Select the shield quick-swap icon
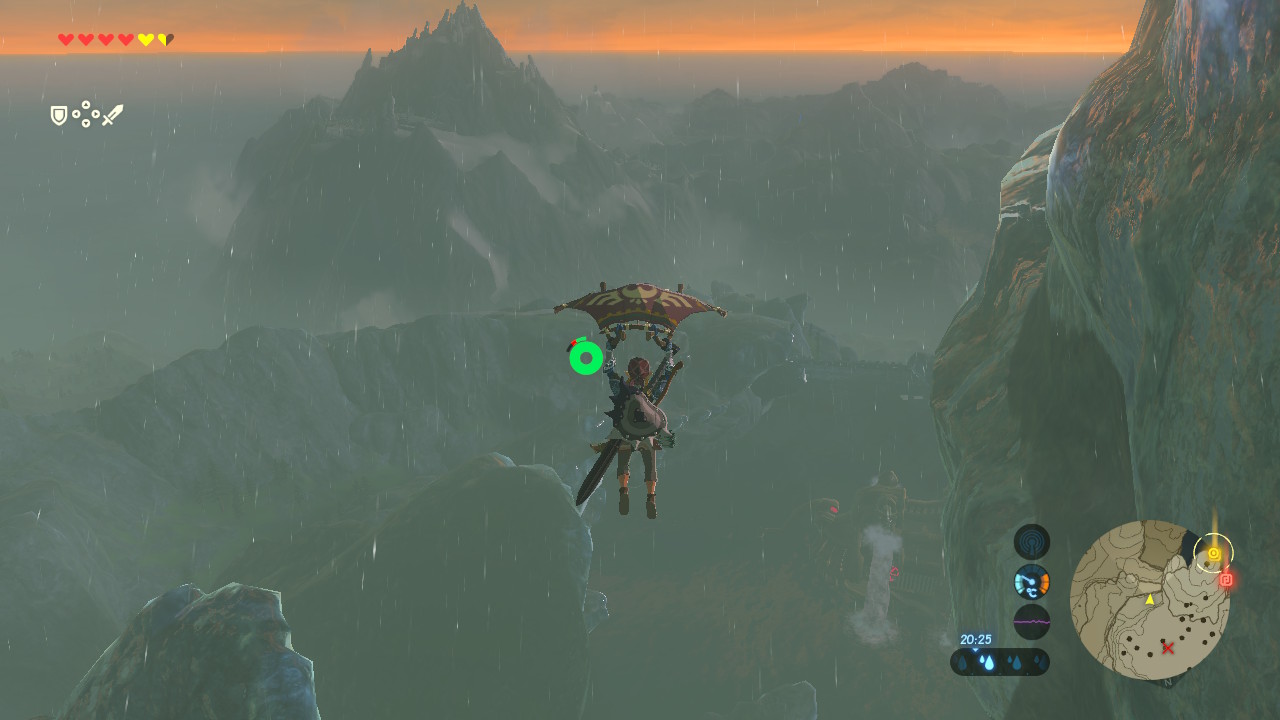This screenshot has width=1280, height=720. coord(59,116)
